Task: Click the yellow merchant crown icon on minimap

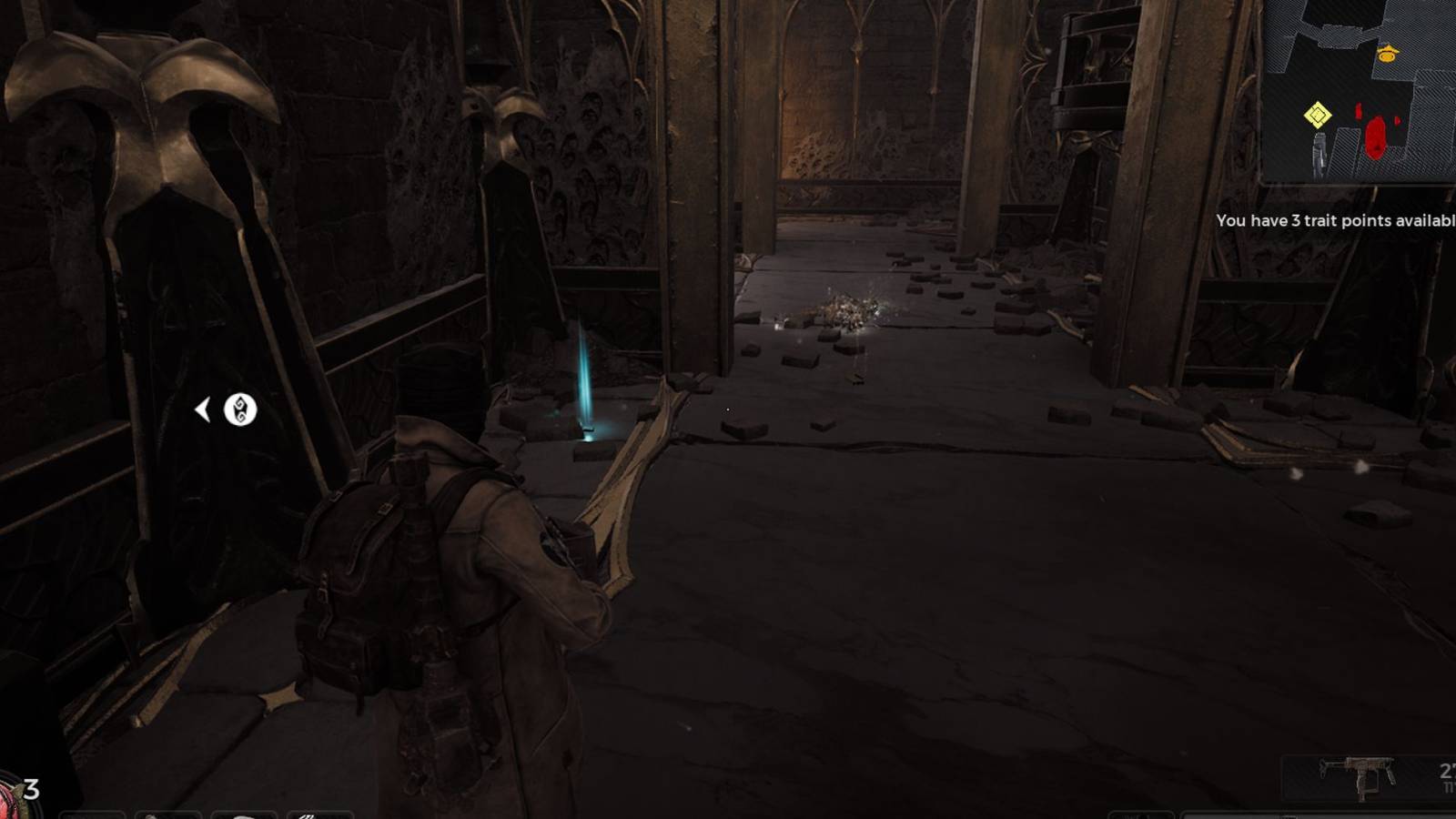Action: (1386, 53)
